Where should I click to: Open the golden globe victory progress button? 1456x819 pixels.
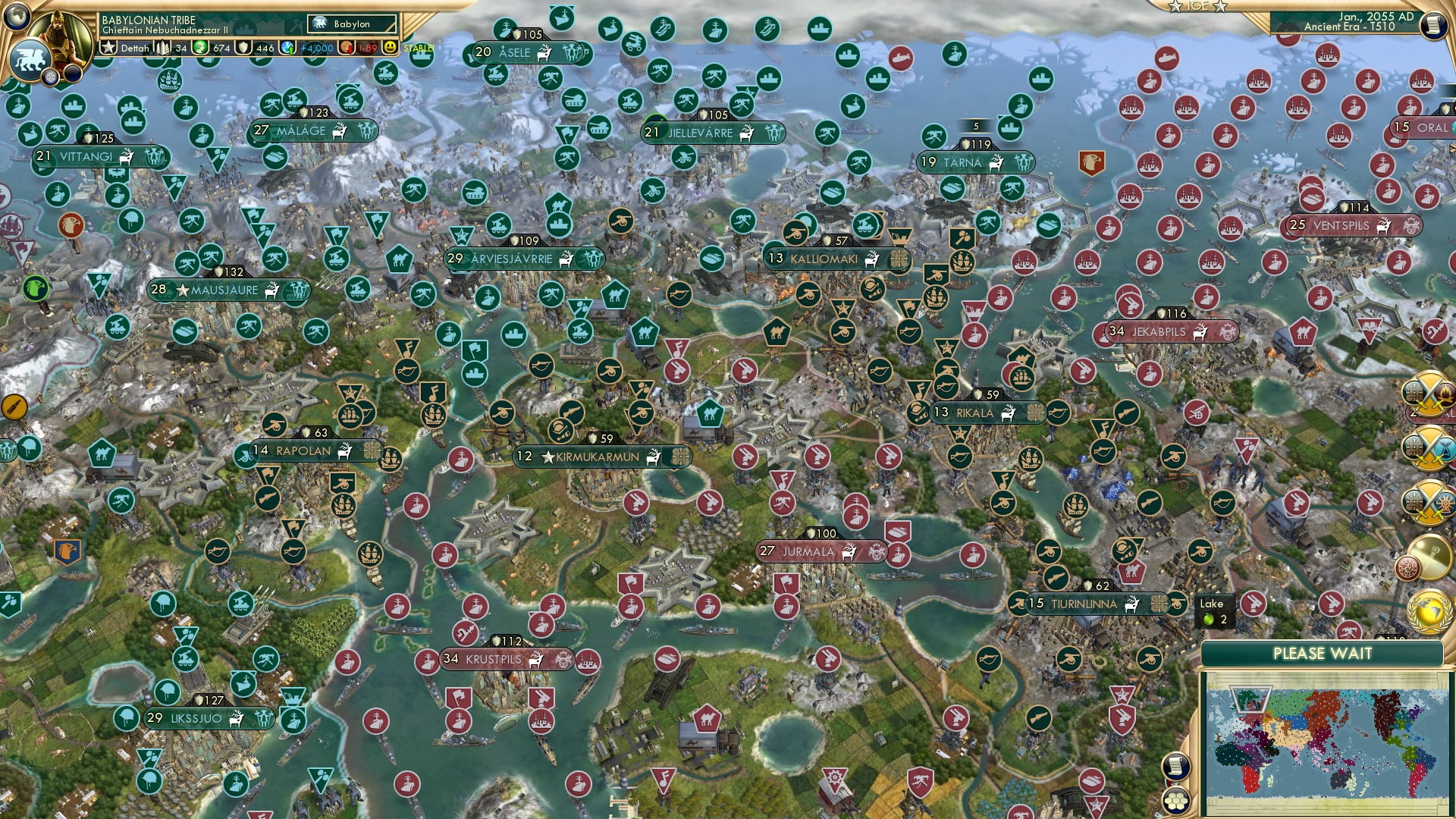(1429, 611)
